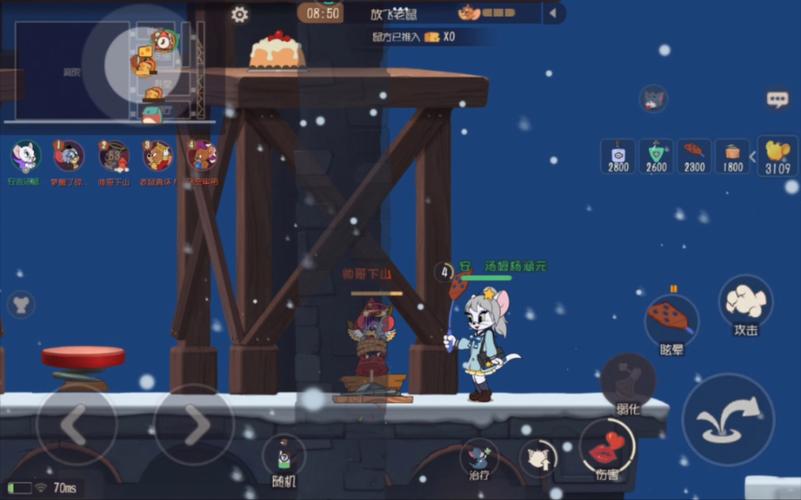
Task: Activate the 弱化 weaken skill
Action: click(x=628, y=383)
